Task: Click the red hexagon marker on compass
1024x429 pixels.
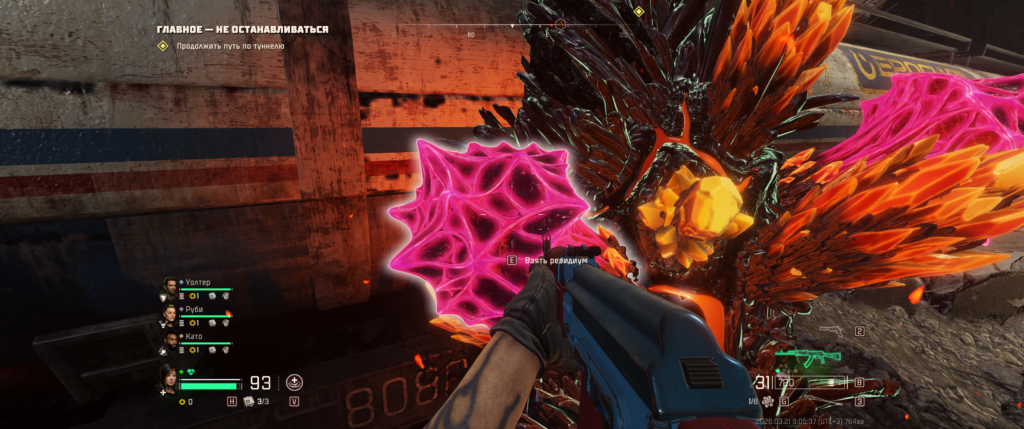Action: (x=560, y=23)
